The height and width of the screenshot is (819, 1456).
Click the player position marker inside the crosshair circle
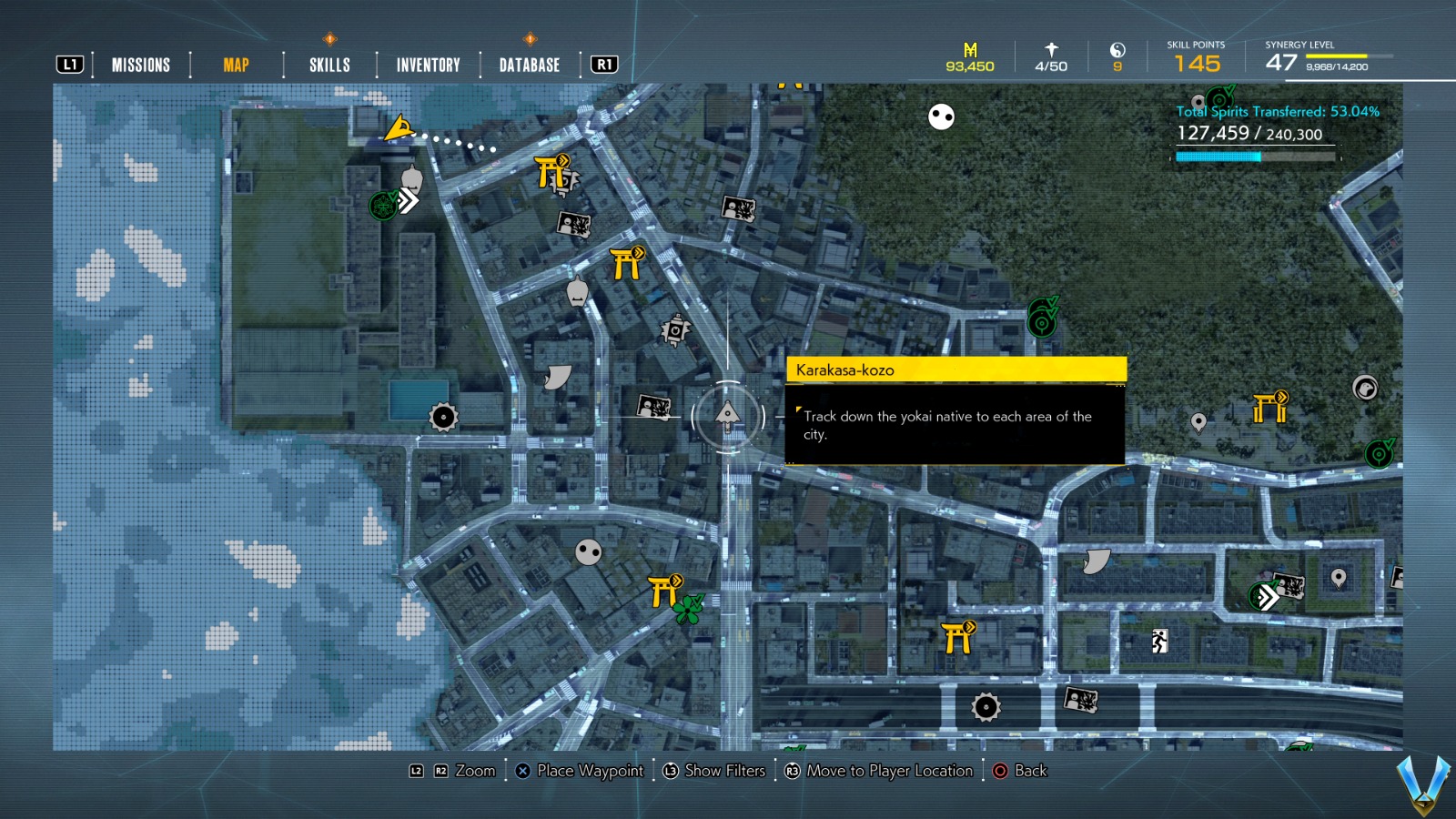click(x=727, y=415)
